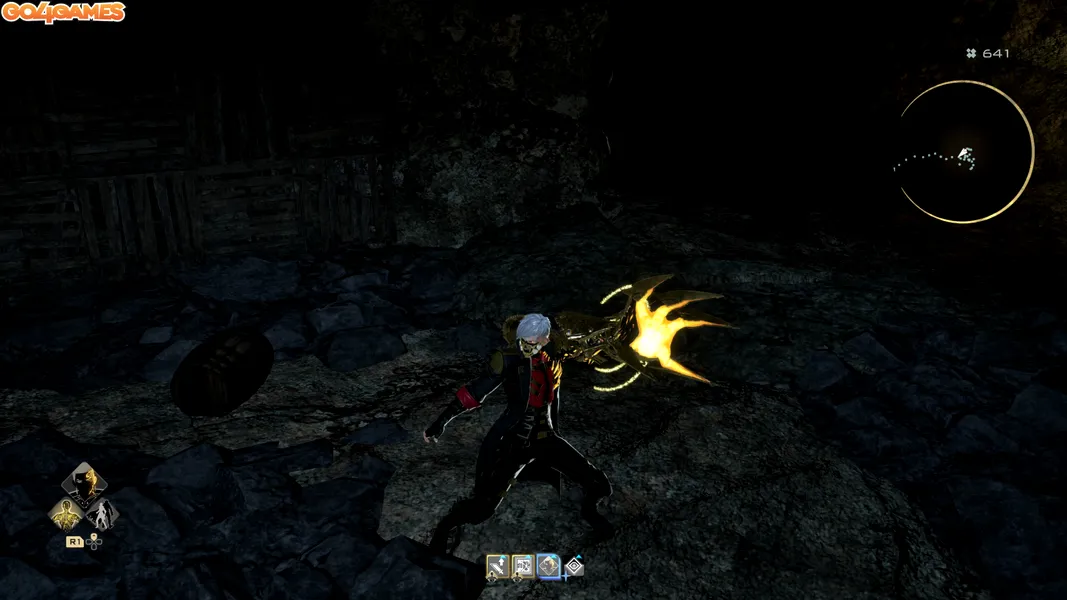Viewport: 1067px width, 600px height.
Task: Activate the eye-in-diamond skill icon
Action: [x=573, y=567]
